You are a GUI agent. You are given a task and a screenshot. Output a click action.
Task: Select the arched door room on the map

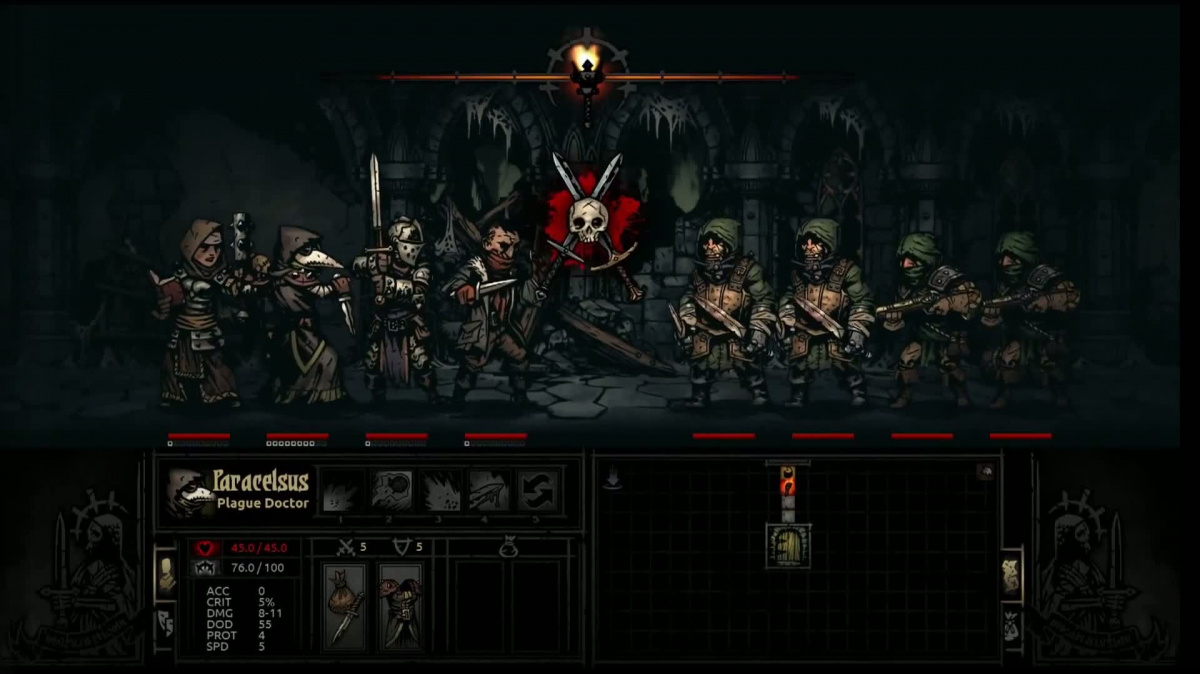tap(788, 545)
